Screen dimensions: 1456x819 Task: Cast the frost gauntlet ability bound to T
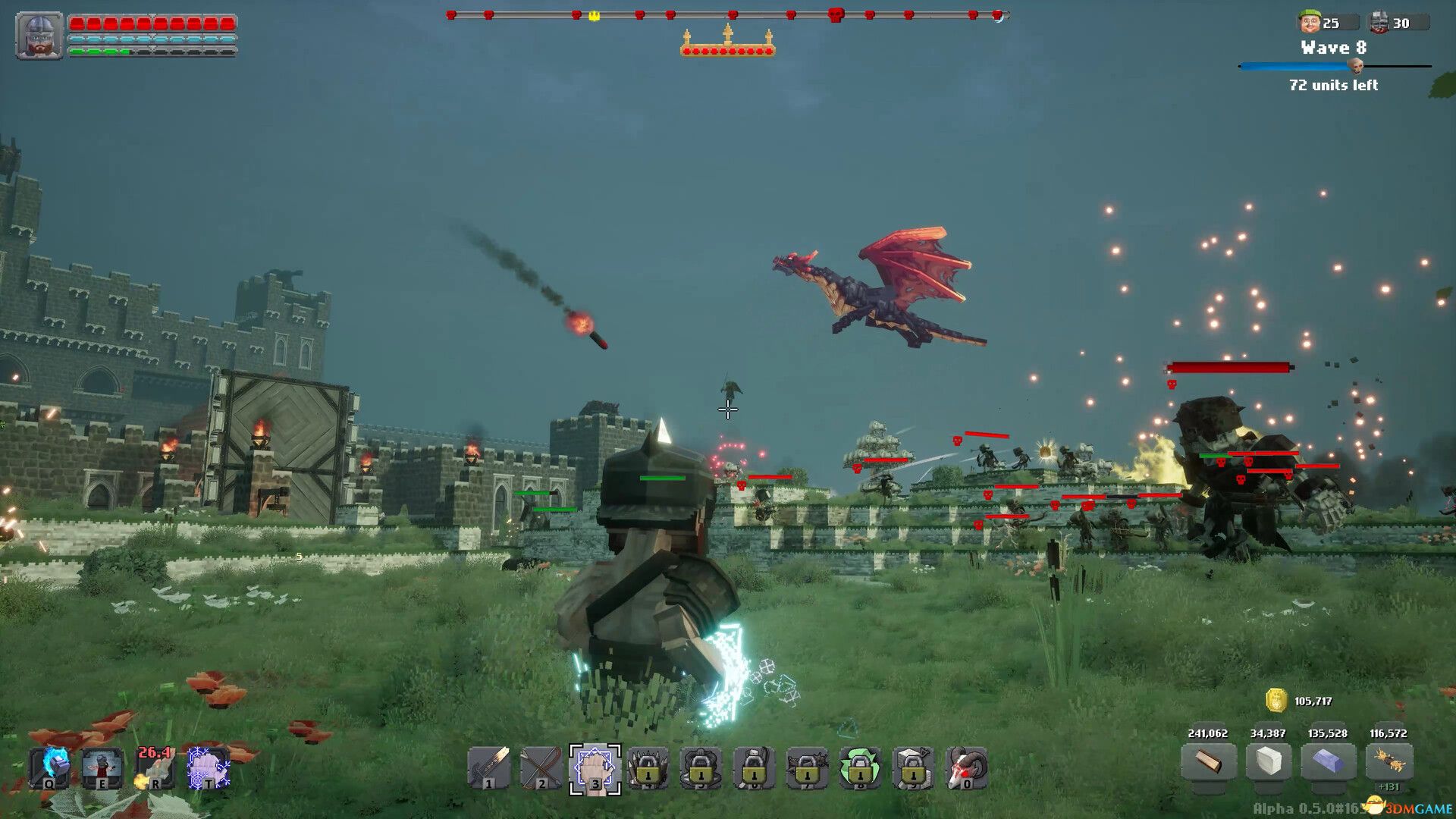coord(206,768)
